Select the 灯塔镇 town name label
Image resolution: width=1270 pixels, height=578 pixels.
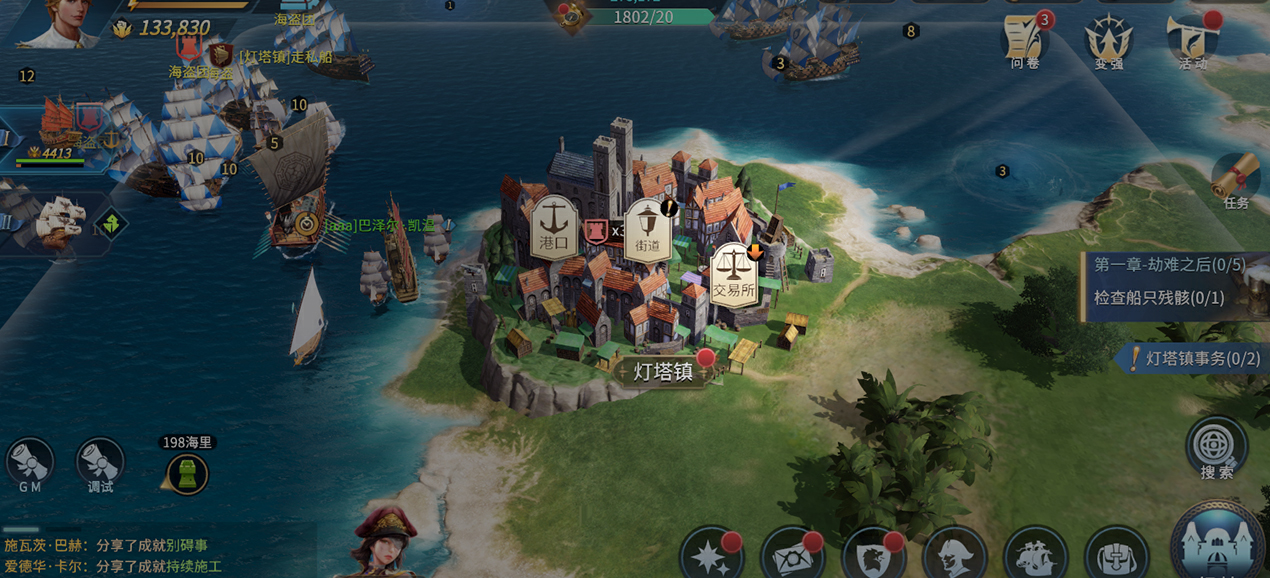click(x=663, y=372)
